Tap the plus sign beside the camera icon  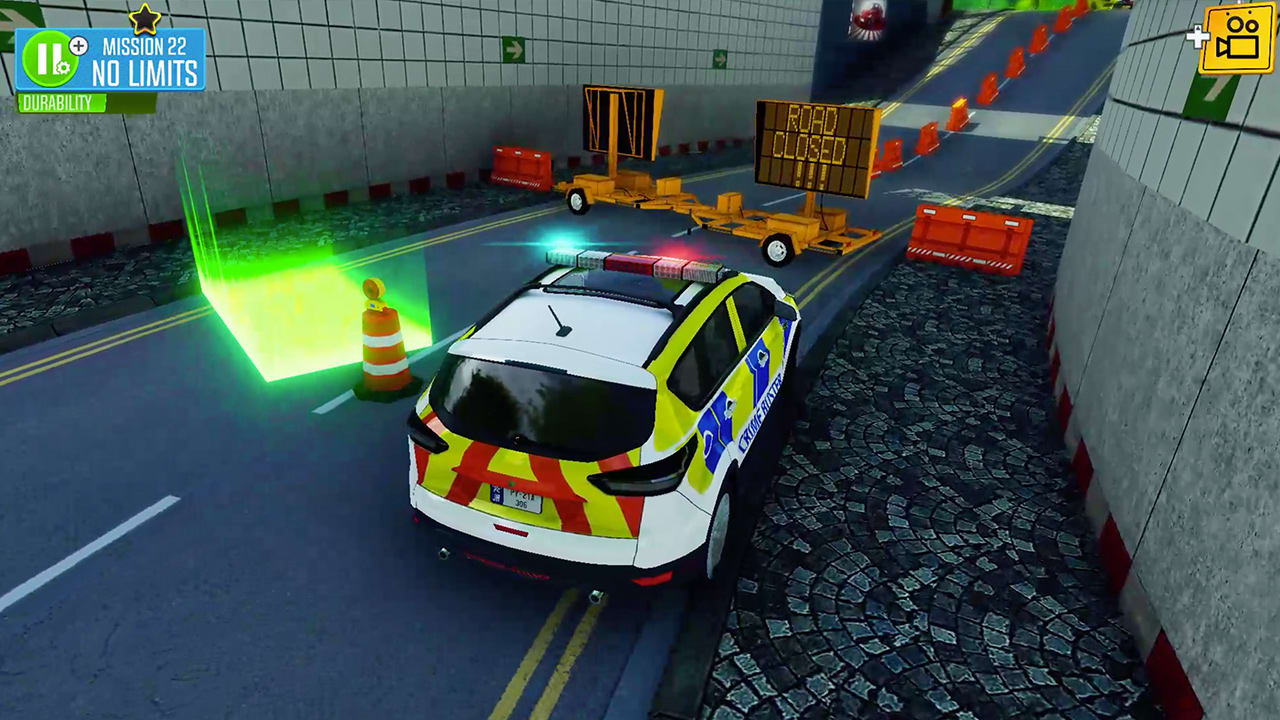point(1199,35)
